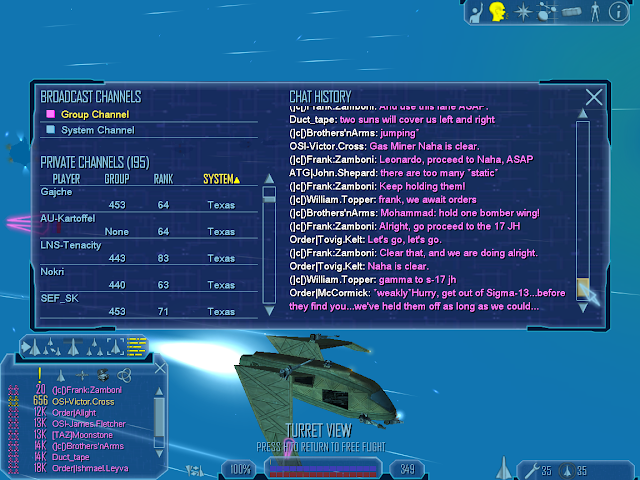Image resolution: width=640 pixels, height=480 pixels.
Task: Sort private channels by Rank column
Action: click(163, 179)
